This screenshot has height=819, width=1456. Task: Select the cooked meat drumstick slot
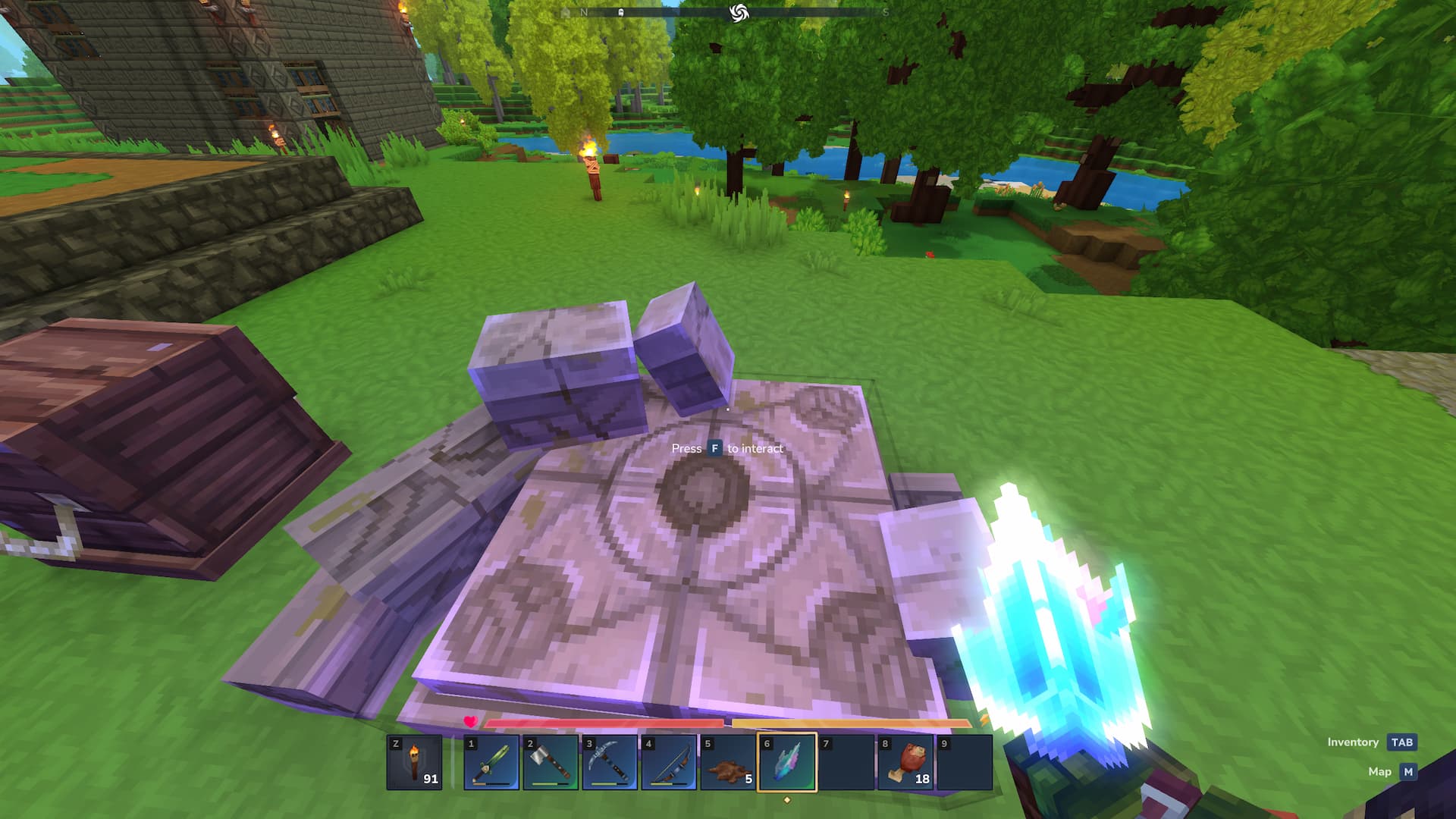[905, 762]
